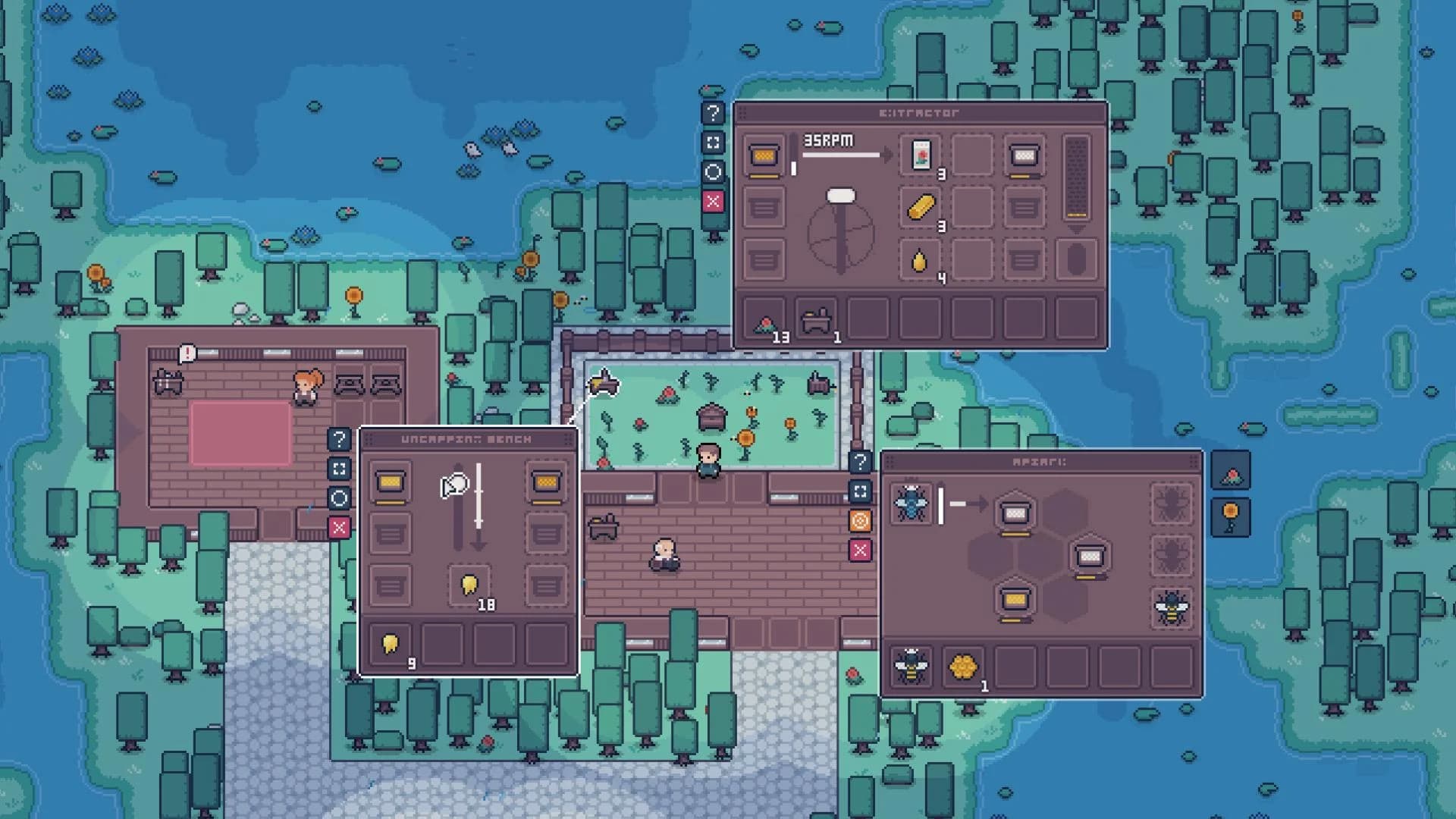Click the honeycomb frame input slot in the Extractor

(763, 154)
